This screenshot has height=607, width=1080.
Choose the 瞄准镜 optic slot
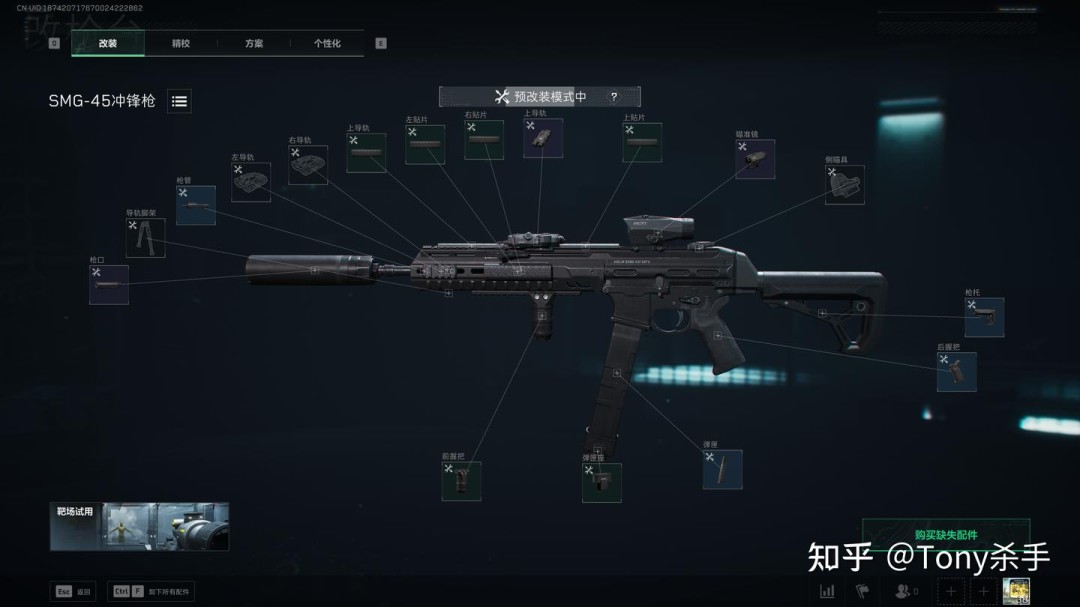click(755, 159)
